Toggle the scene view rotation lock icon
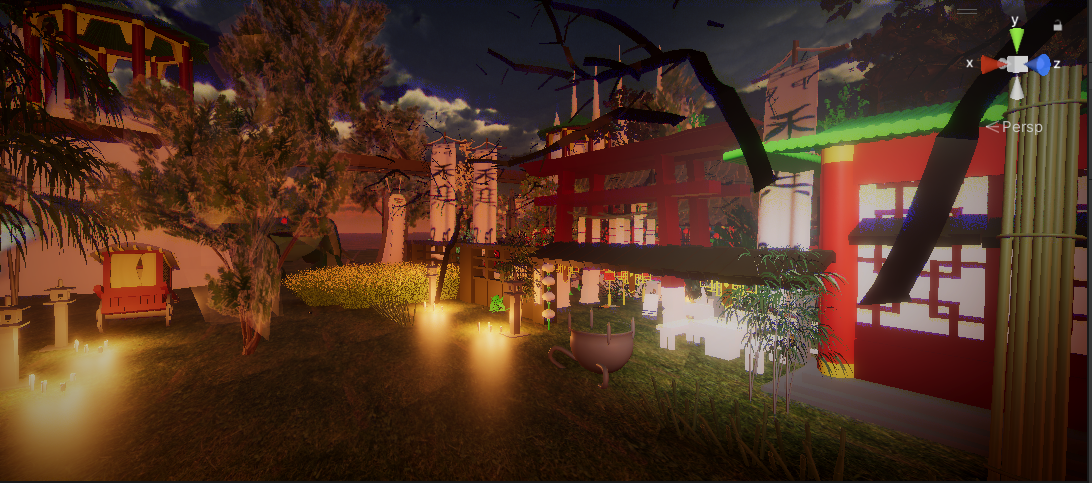 pyautogui.click(x=1058, y=25)
